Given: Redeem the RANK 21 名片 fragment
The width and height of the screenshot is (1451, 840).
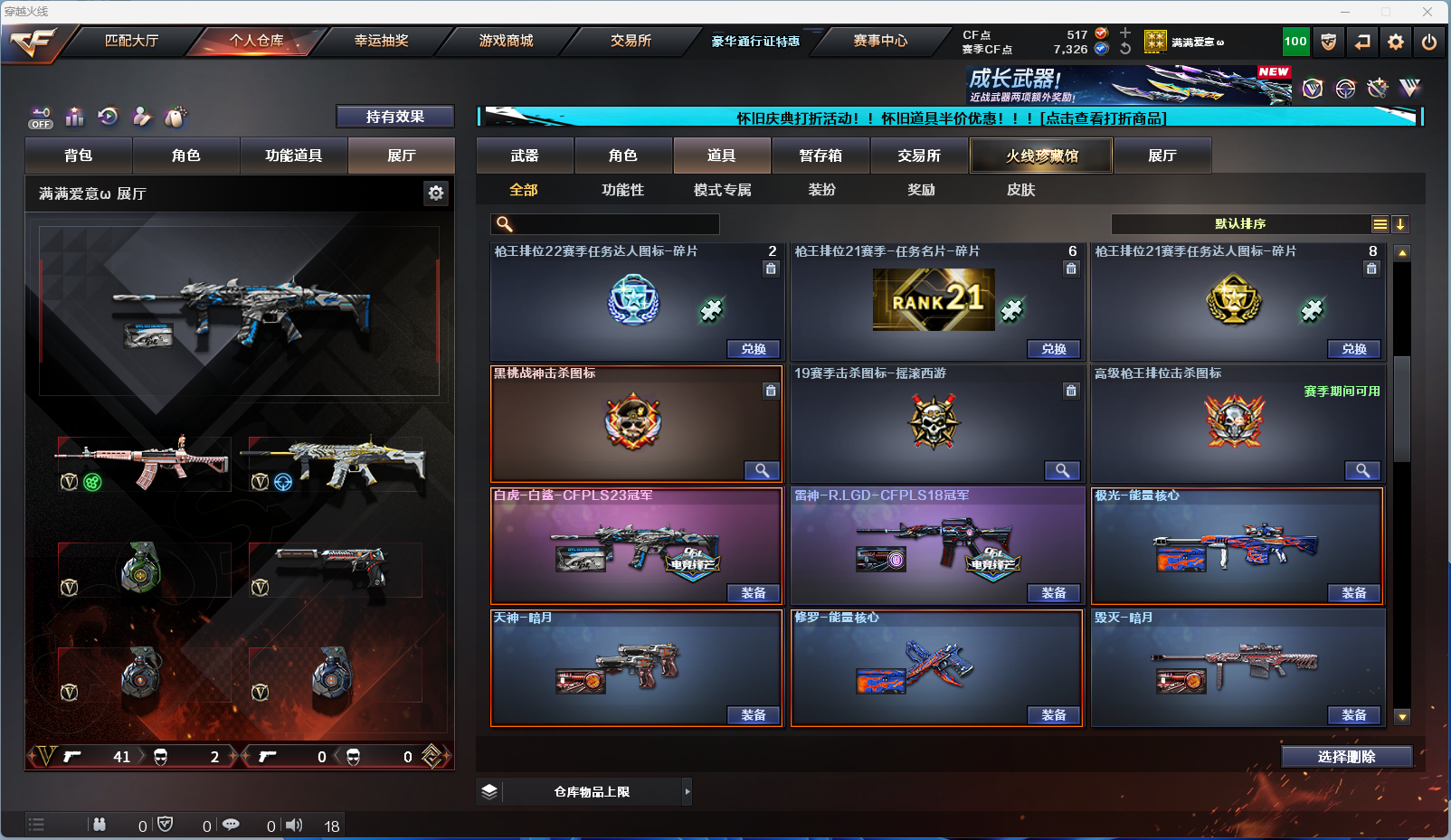Looking at the screenshot, I should click(1053, 349).
